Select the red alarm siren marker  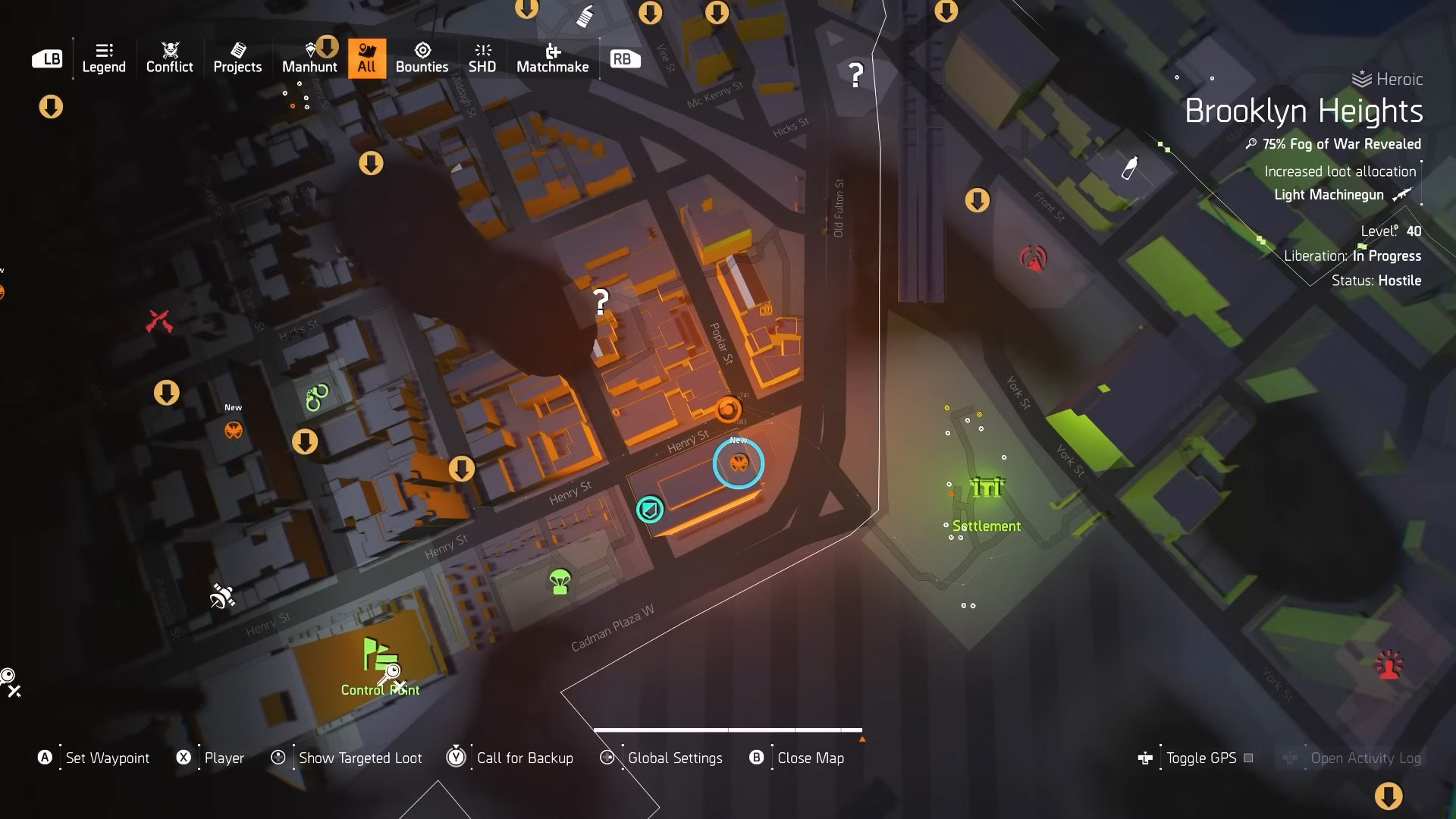(x=1389, y=665)
